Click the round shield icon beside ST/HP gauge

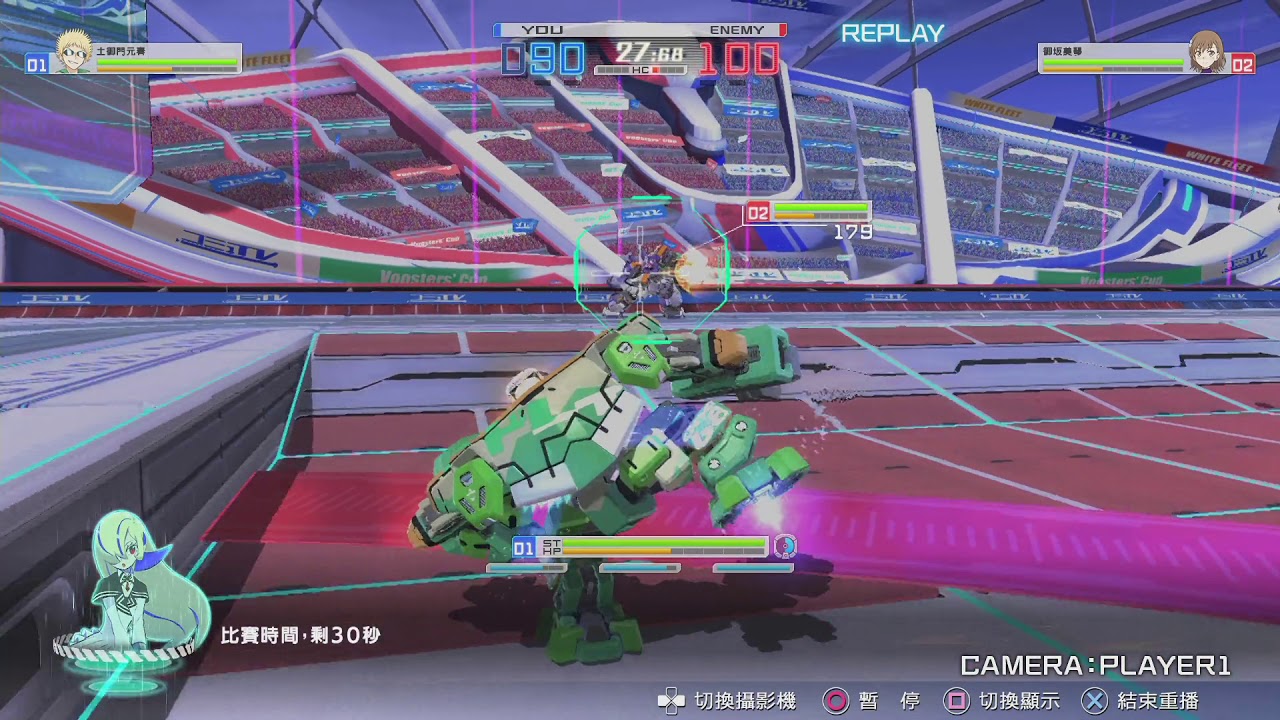(786, 548)
